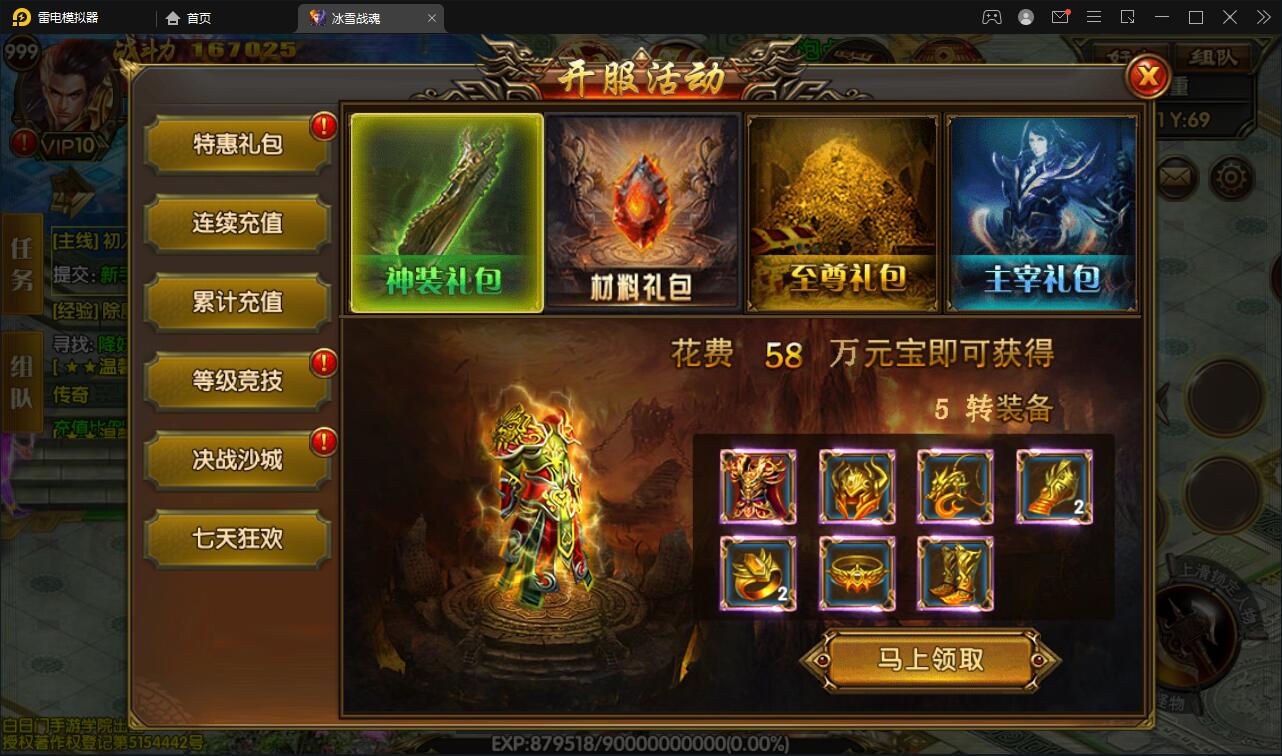Select the belt item in the bottom row
1282x756 pixels.
point(857,573)
